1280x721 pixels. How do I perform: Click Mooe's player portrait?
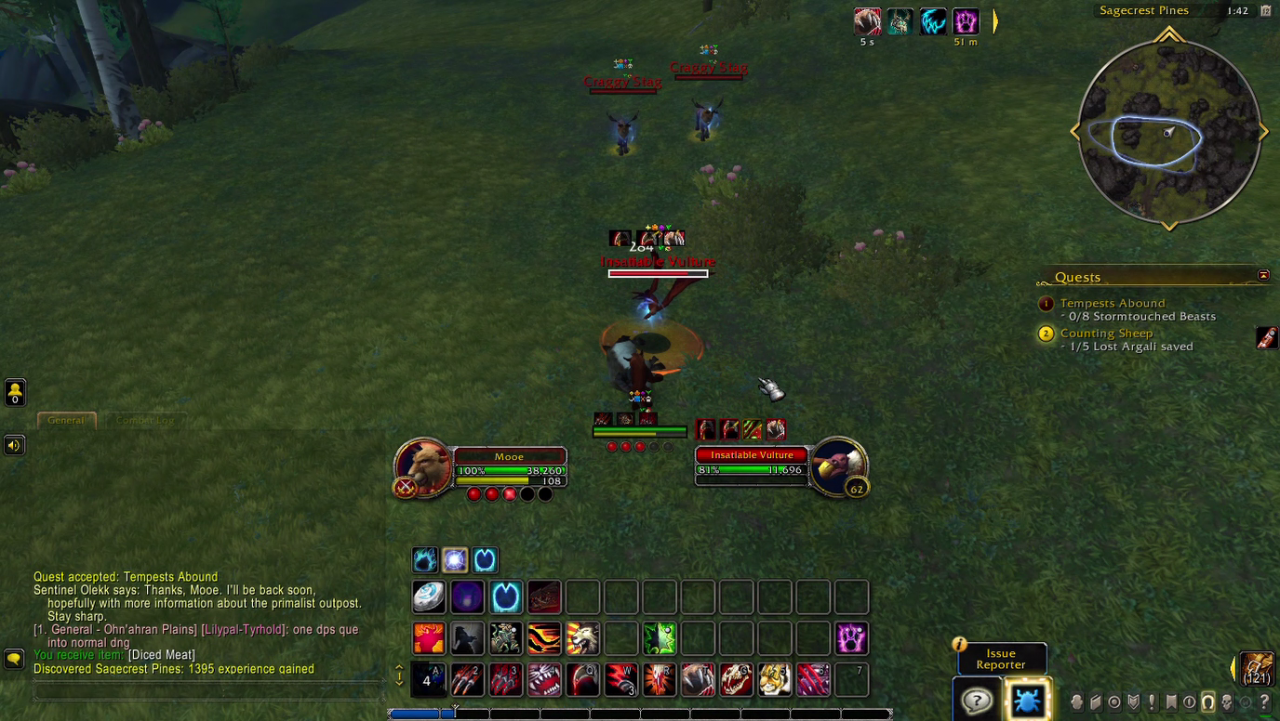(x=422, y=466)
